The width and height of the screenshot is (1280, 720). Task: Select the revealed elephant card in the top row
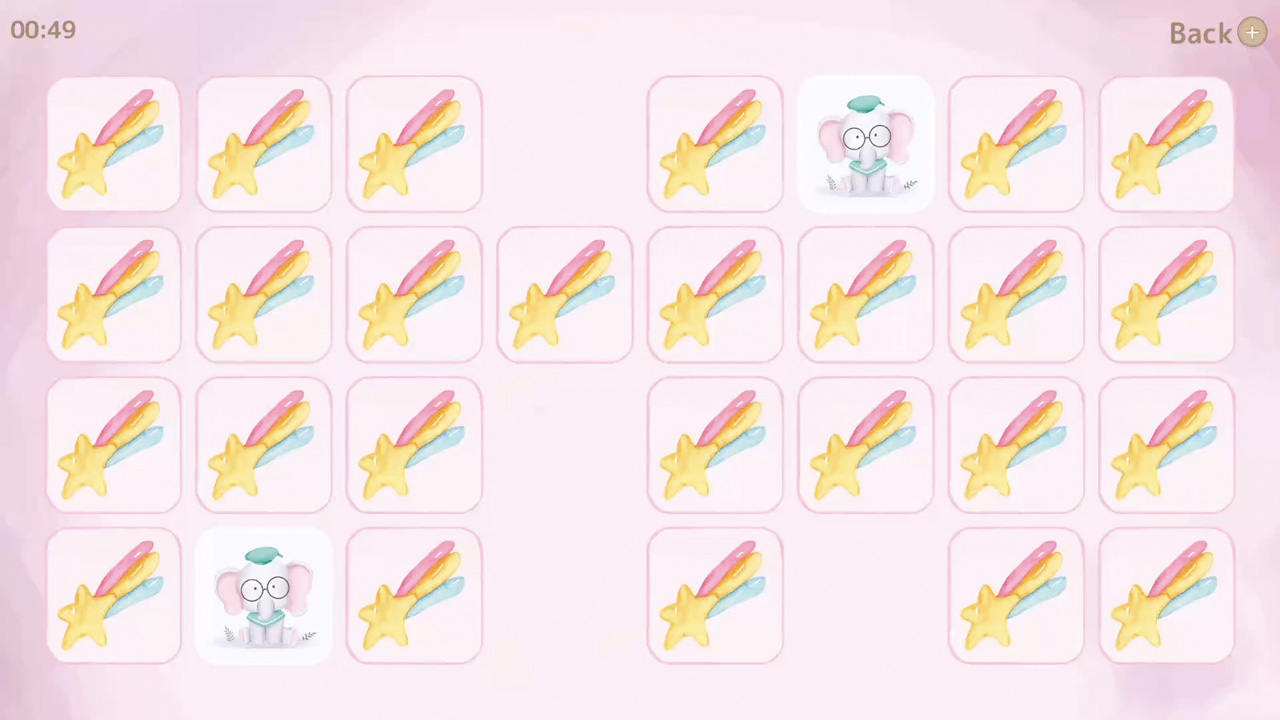[866, 145]
